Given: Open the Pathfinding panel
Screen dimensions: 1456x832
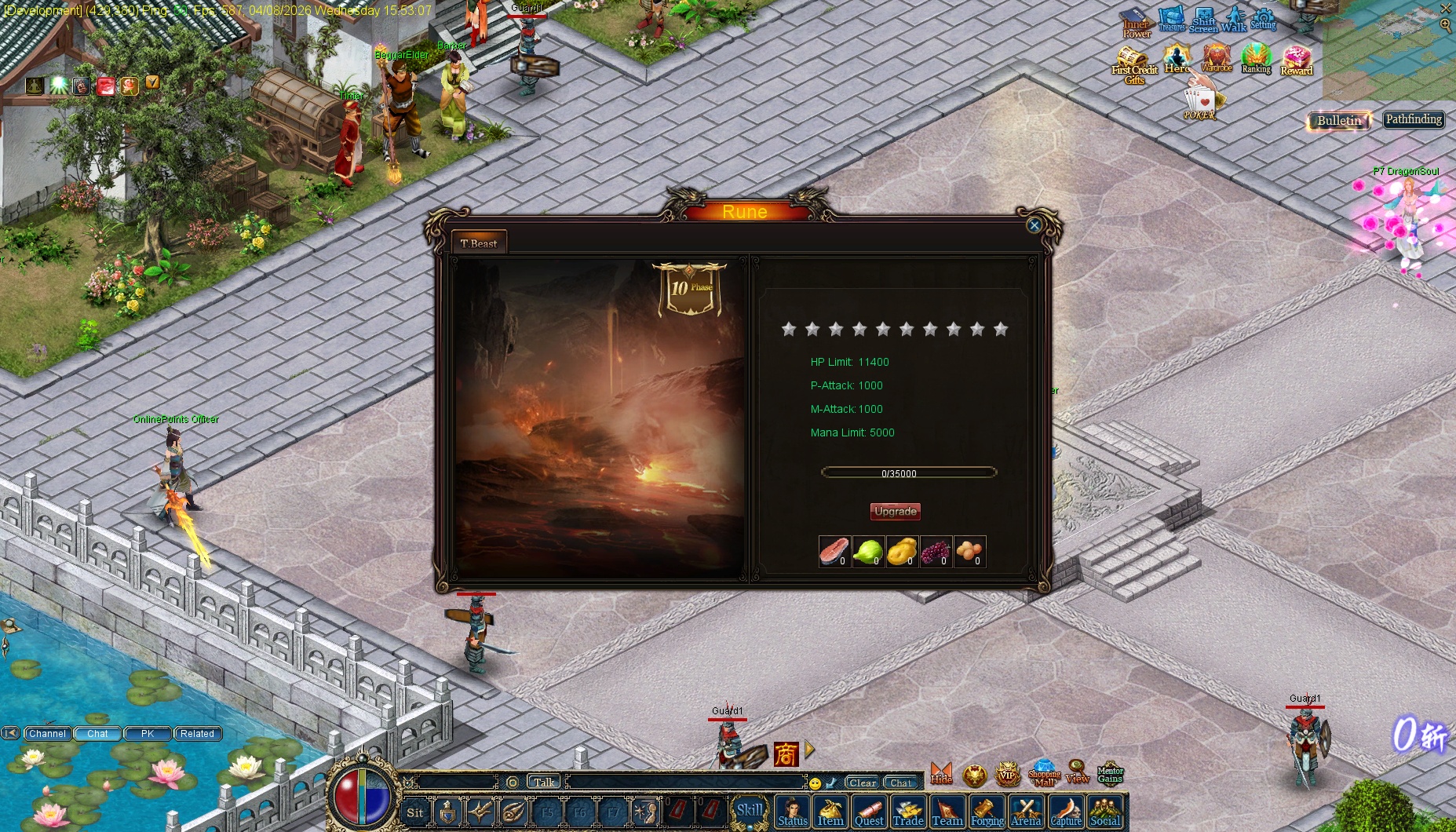Looking at the screenshot, I should pos(1414,119).
